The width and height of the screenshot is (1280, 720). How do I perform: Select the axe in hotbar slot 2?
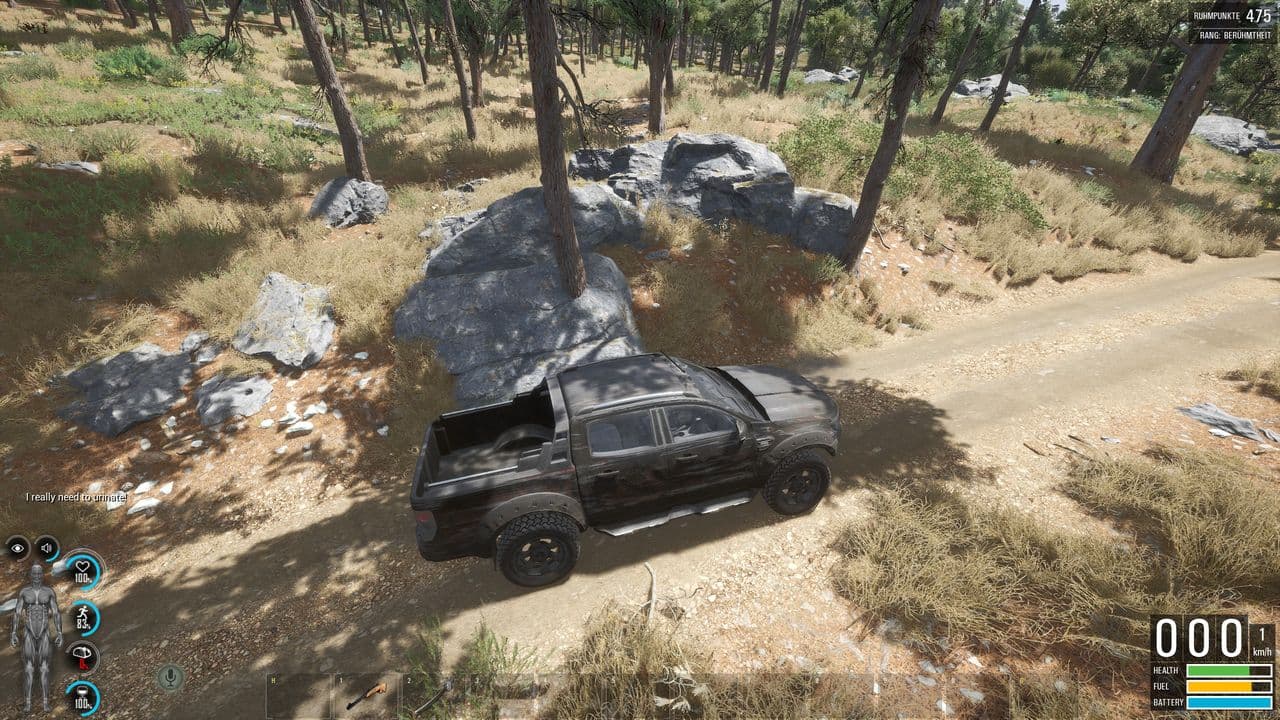(x=432, y=696)
